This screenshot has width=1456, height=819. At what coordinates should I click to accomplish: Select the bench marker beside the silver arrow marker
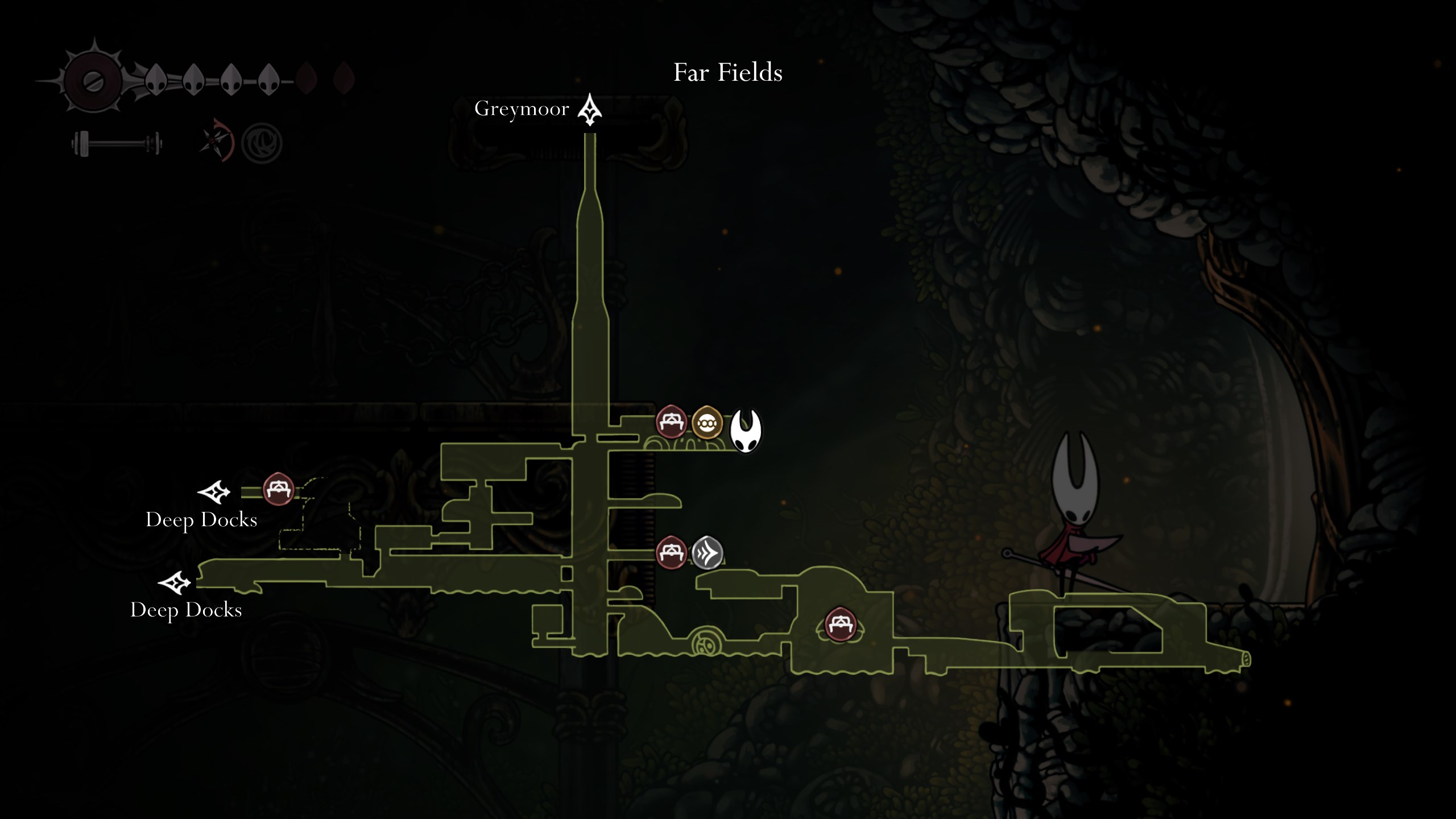(x=671, y=552)
